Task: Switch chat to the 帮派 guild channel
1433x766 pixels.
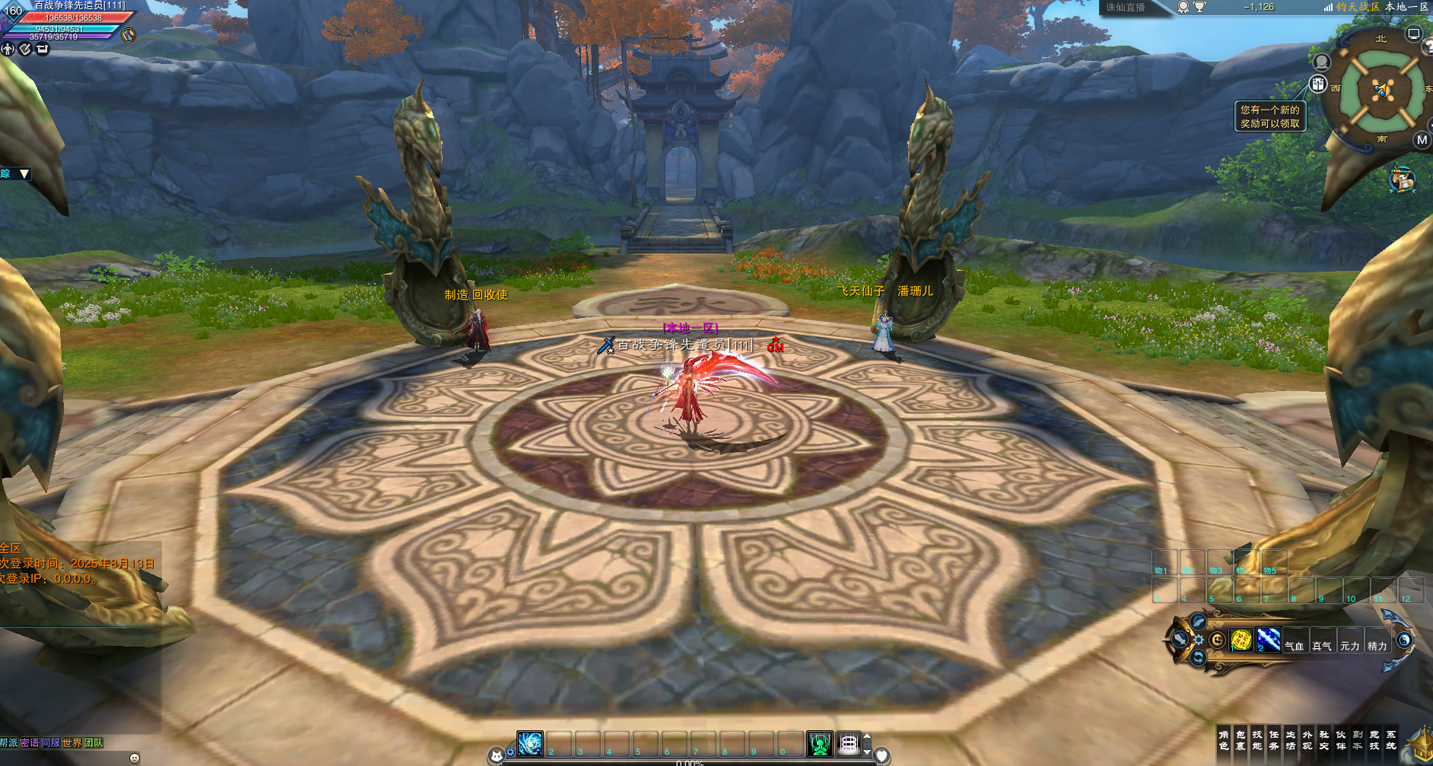Action: tap(9, 743)
